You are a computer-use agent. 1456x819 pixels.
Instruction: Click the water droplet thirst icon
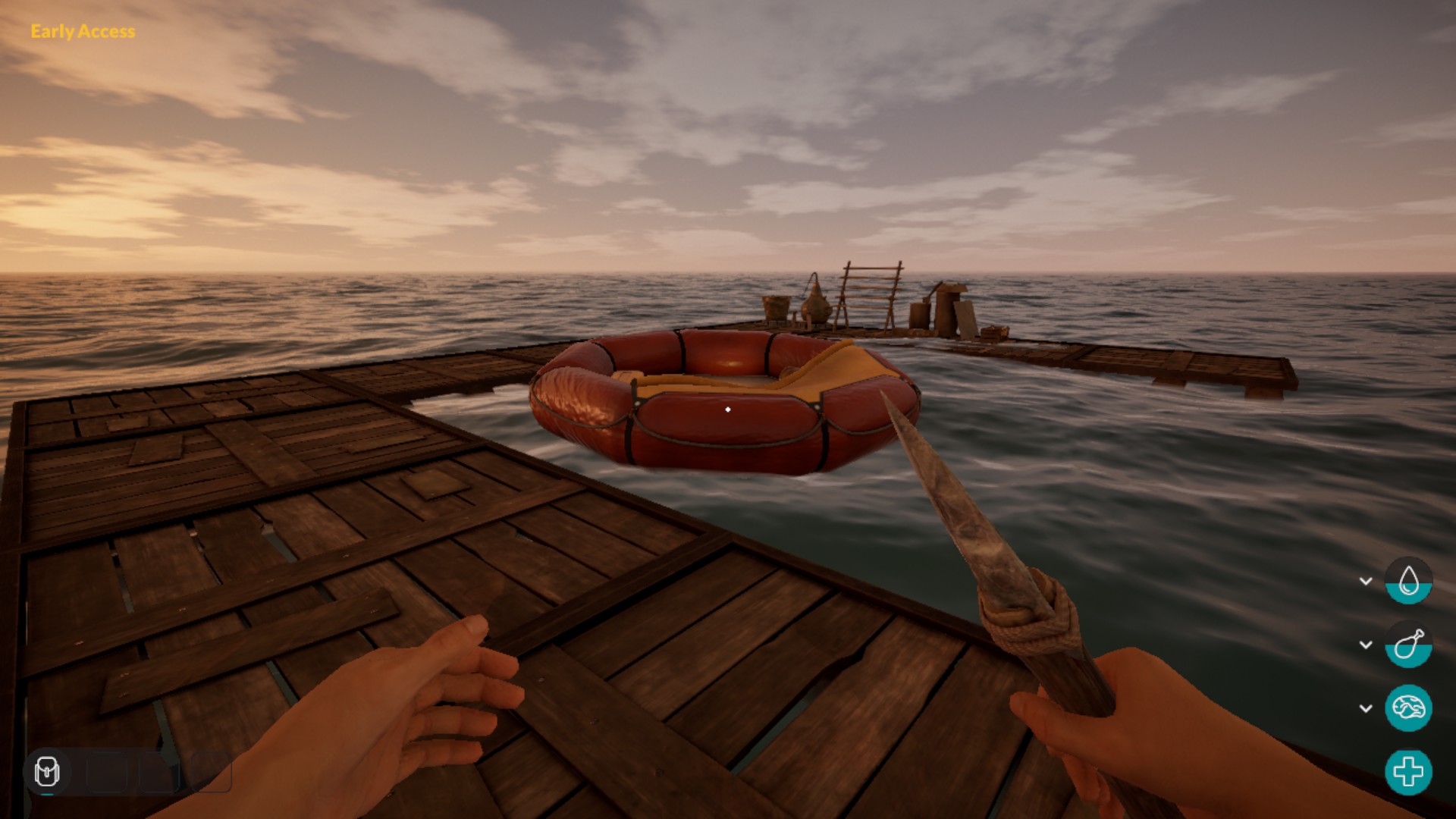click(x=1408, y=581)
